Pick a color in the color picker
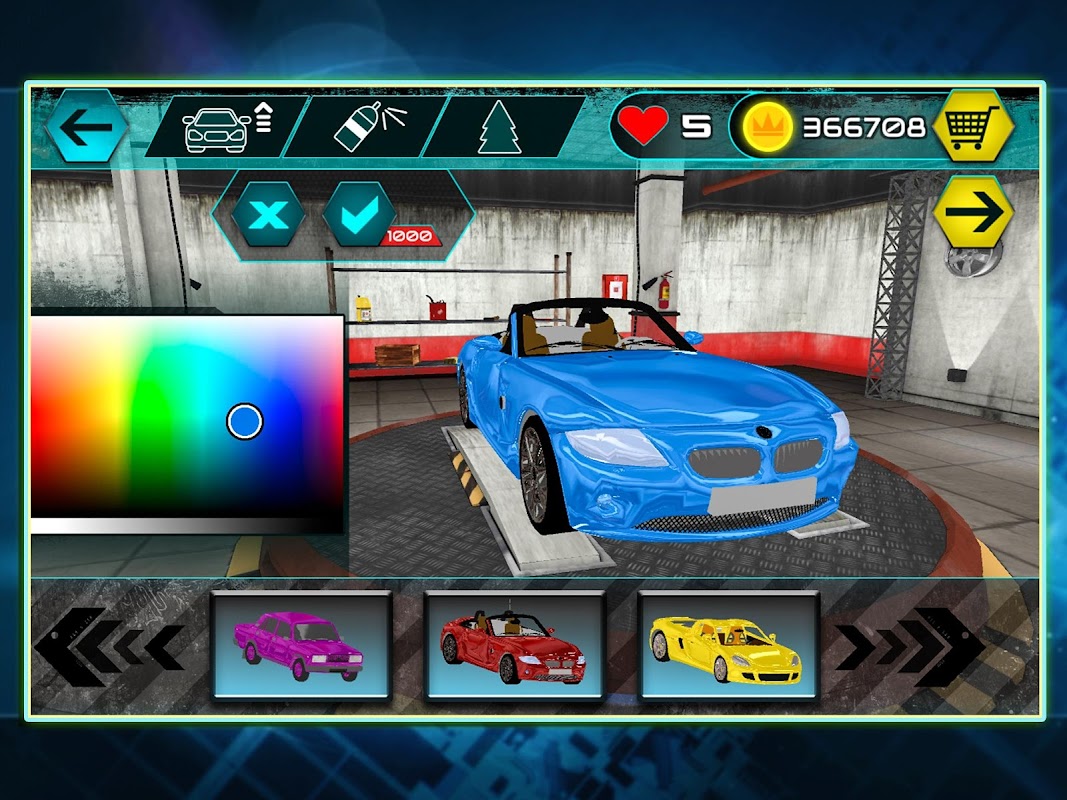Screen dimensions: 1067x800 (x=187, y=415)
